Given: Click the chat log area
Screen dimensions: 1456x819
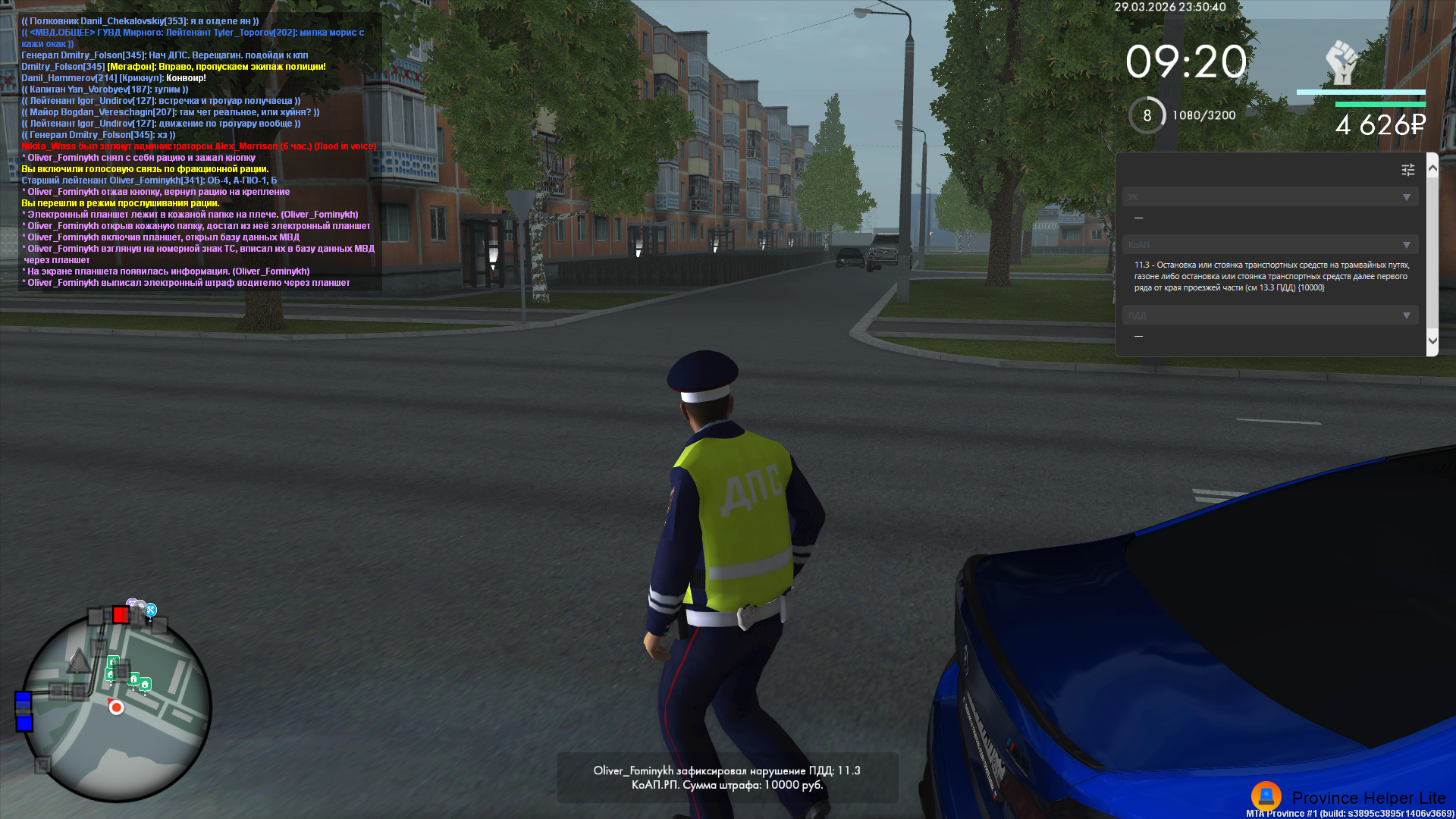Looking at the screenshot, I should 199,152.
